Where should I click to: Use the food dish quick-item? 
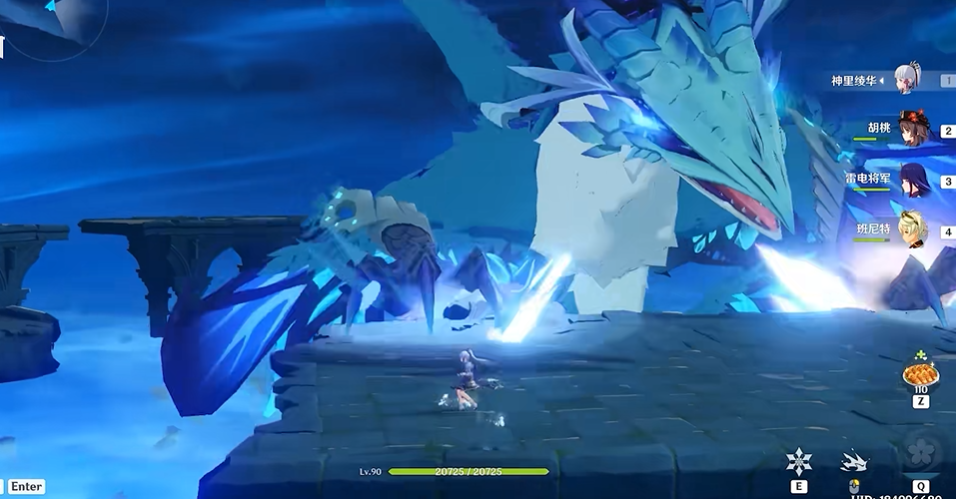[x=920, y=374]
